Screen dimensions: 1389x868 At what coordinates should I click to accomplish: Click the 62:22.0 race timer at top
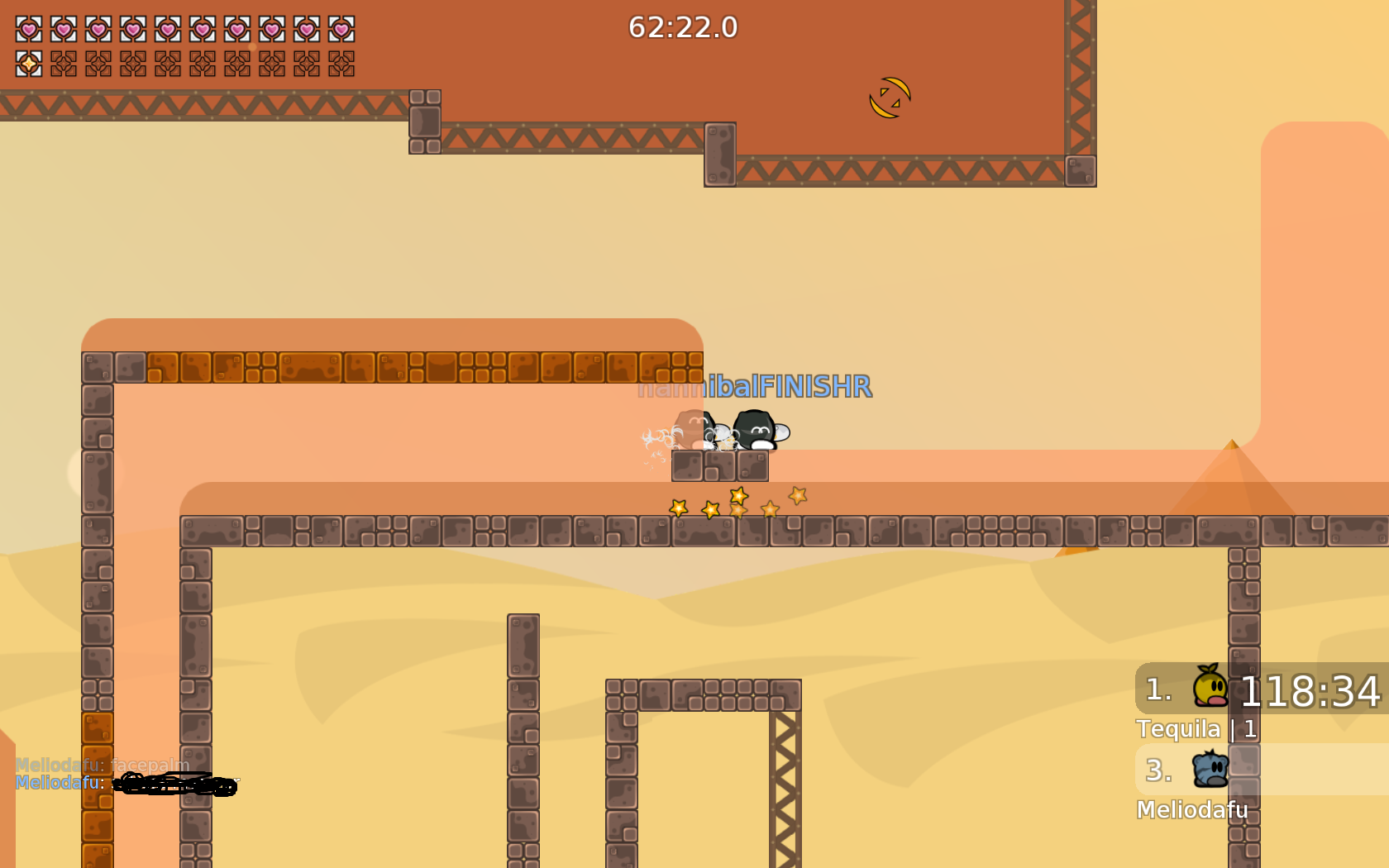tap(683, 27)
